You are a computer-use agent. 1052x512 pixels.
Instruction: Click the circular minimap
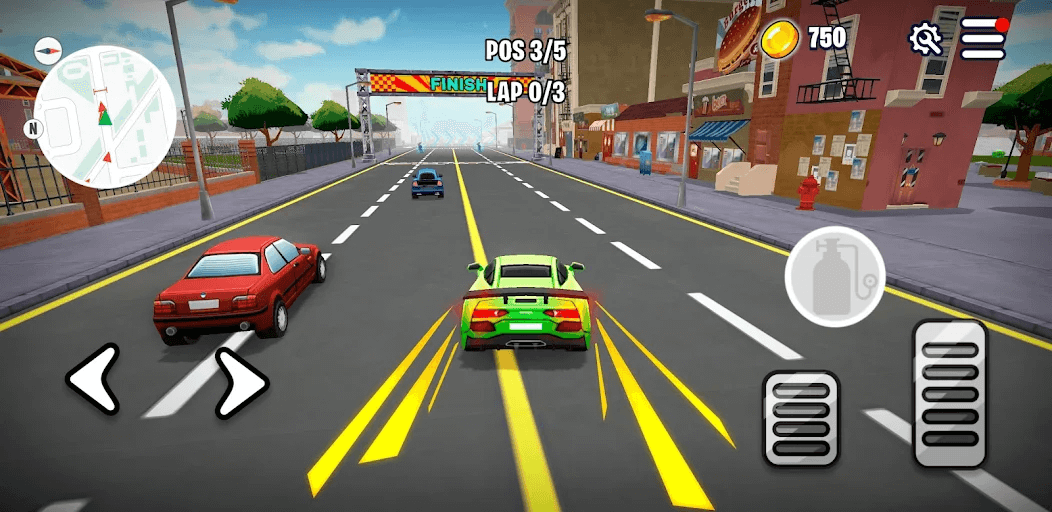[x=104, y=117]
